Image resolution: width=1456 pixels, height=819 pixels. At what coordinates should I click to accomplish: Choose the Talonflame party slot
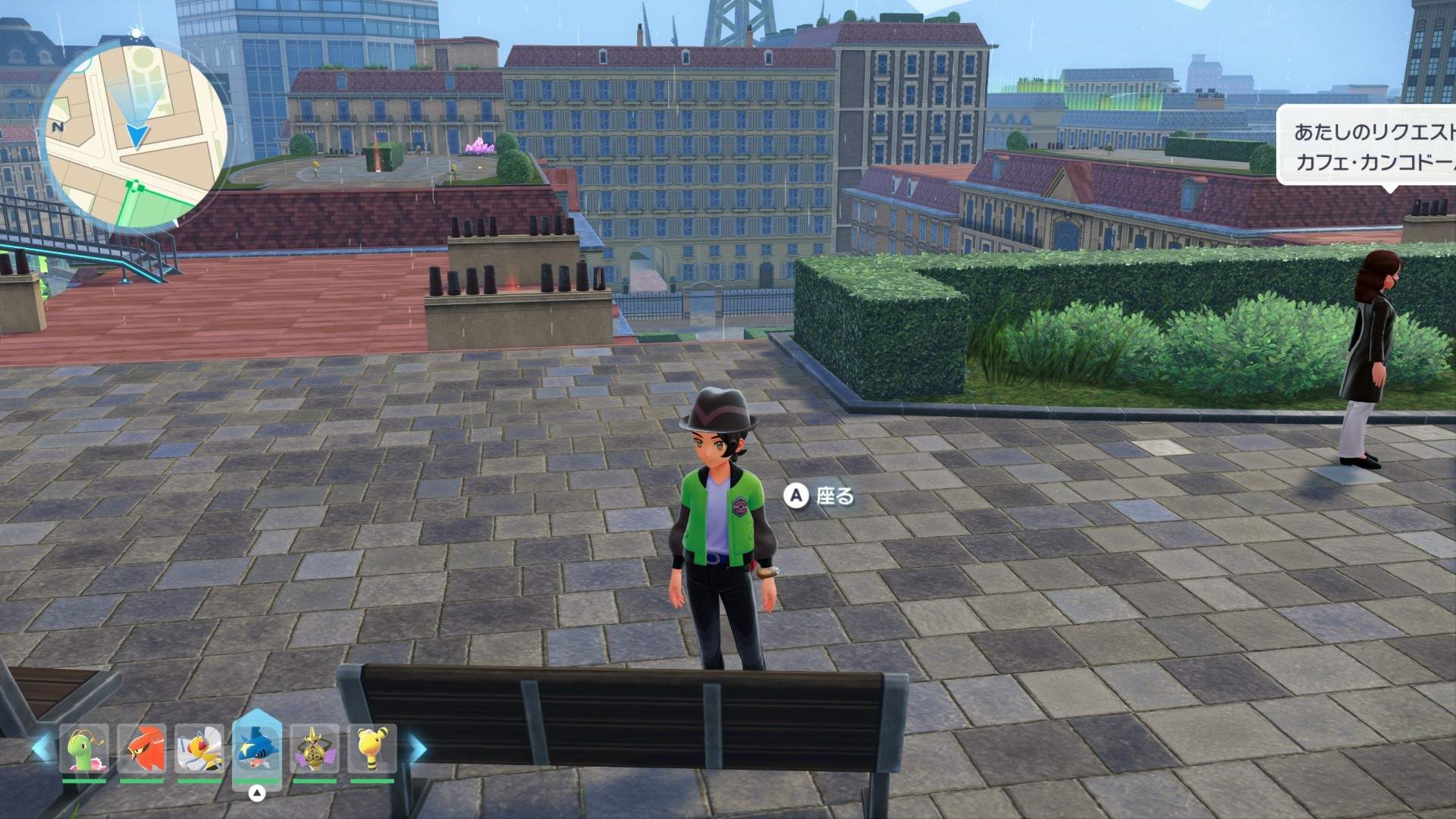[x=142, y=749]
